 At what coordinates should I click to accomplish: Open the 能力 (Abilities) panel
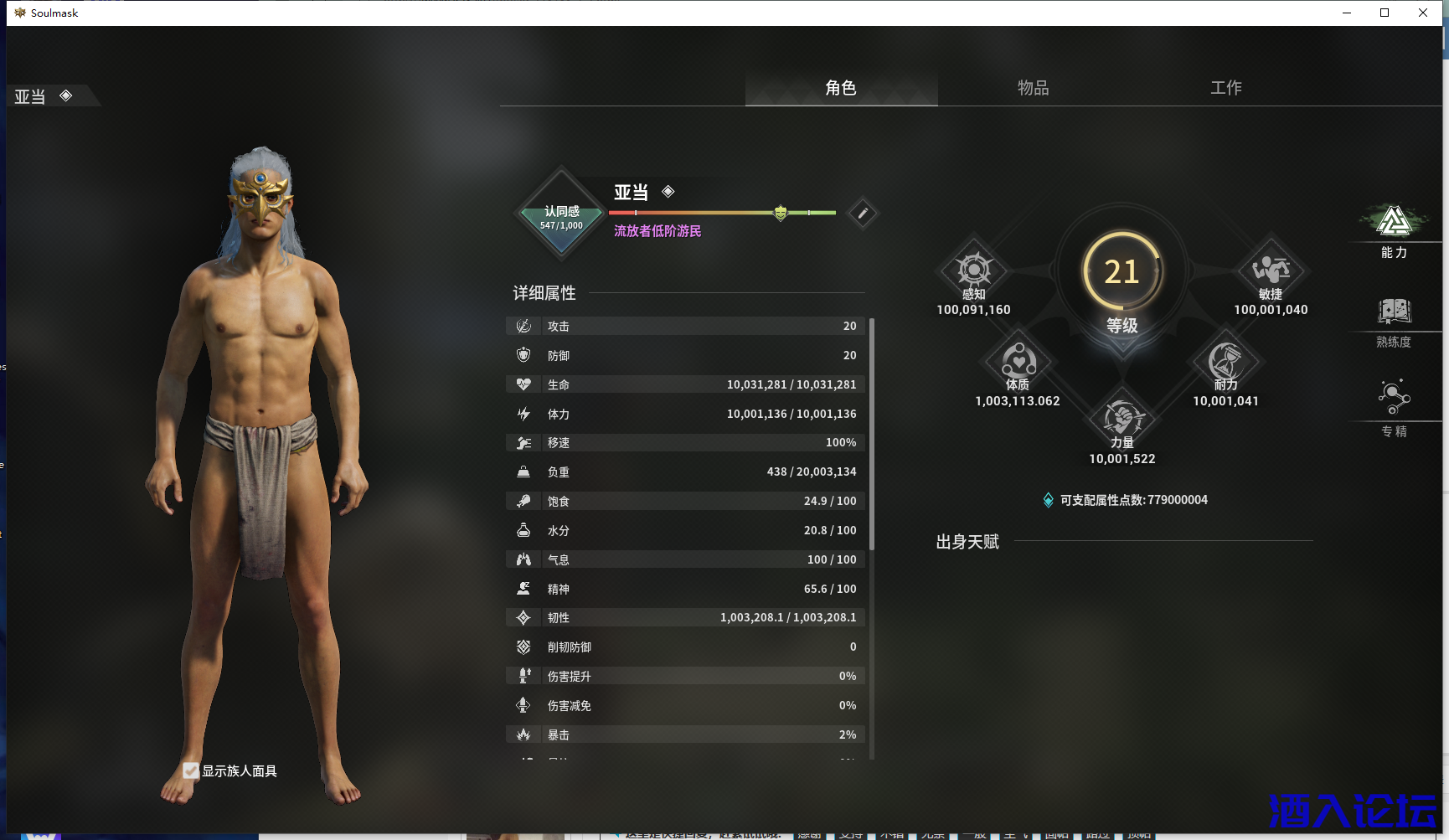tap(1392, 226)
